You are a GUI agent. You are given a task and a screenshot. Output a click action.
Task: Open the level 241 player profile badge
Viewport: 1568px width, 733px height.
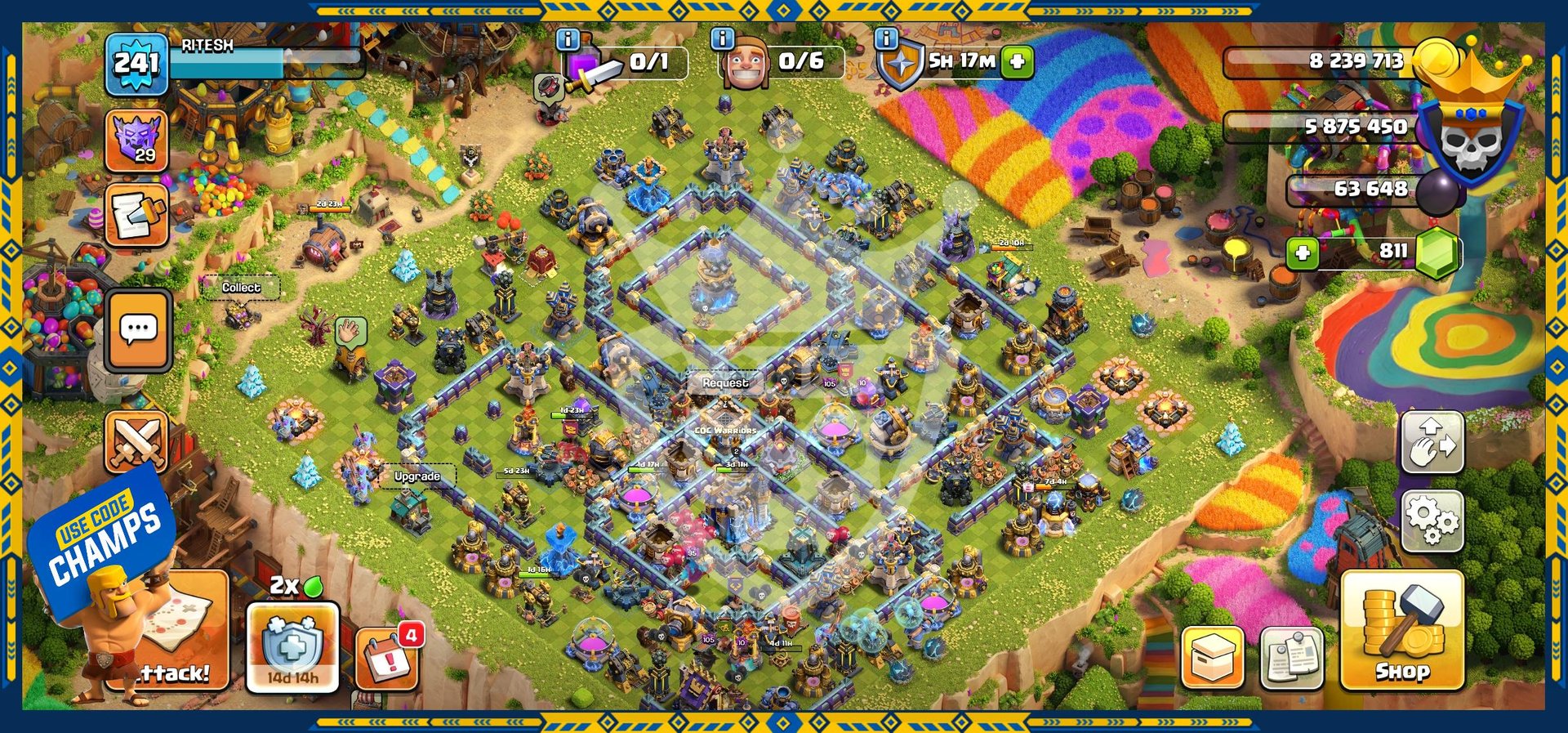click(x=136, y=63)
